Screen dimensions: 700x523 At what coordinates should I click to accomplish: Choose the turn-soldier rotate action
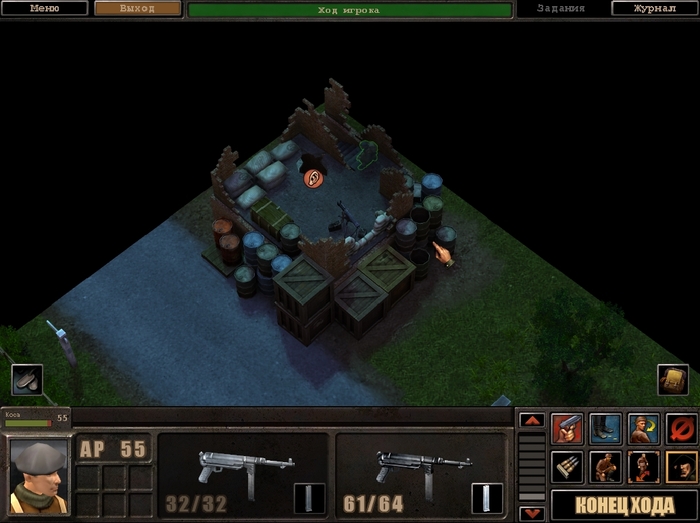[643, 429]
